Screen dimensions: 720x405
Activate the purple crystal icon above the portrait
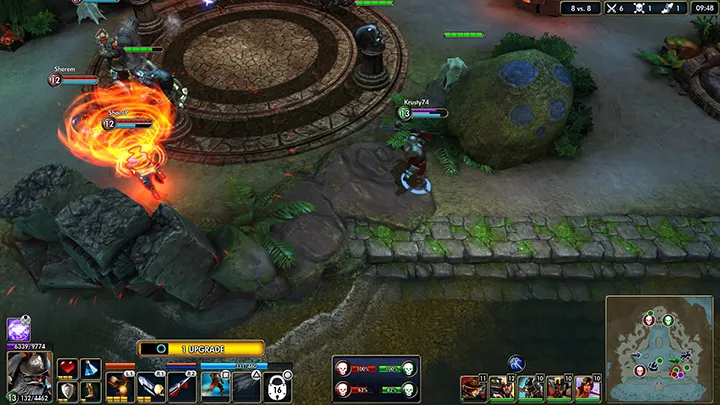[x=19, y=329]
